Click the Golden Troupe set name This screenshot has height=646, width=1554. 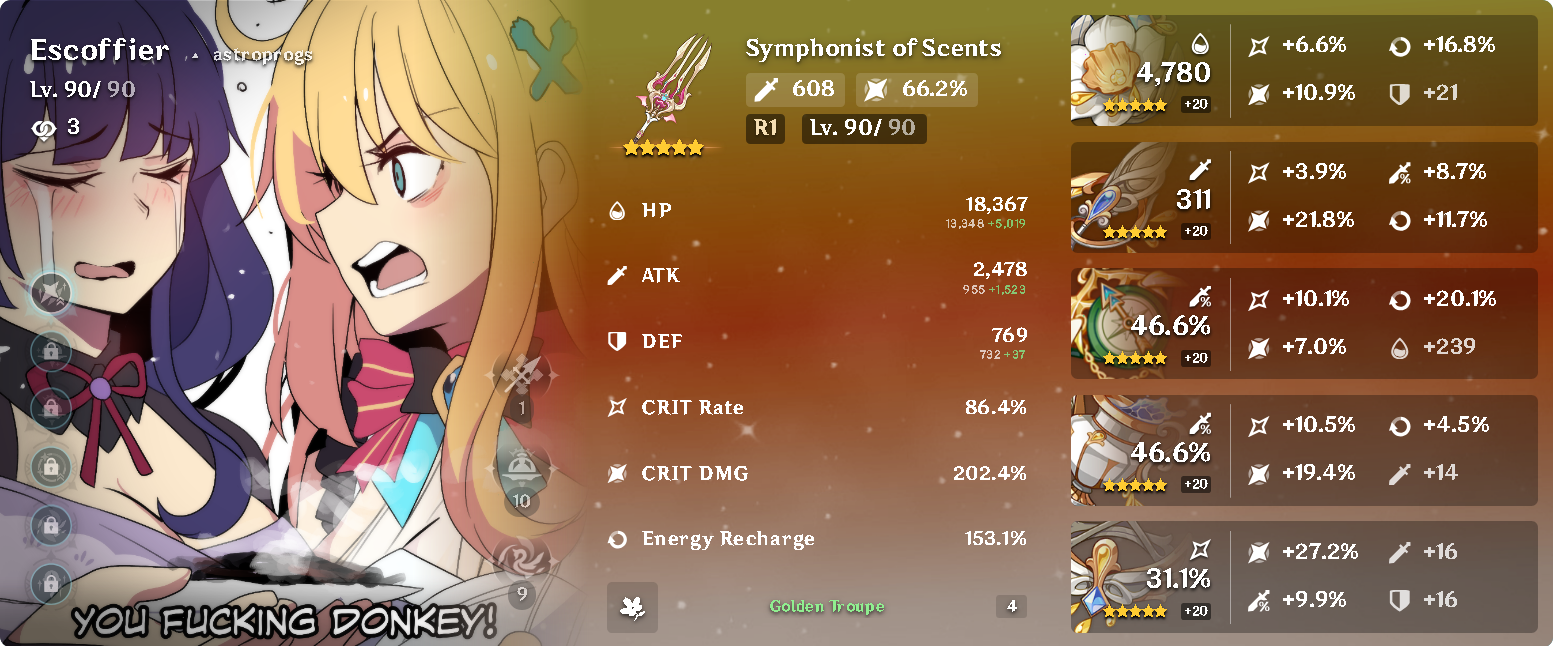(826, 606)
